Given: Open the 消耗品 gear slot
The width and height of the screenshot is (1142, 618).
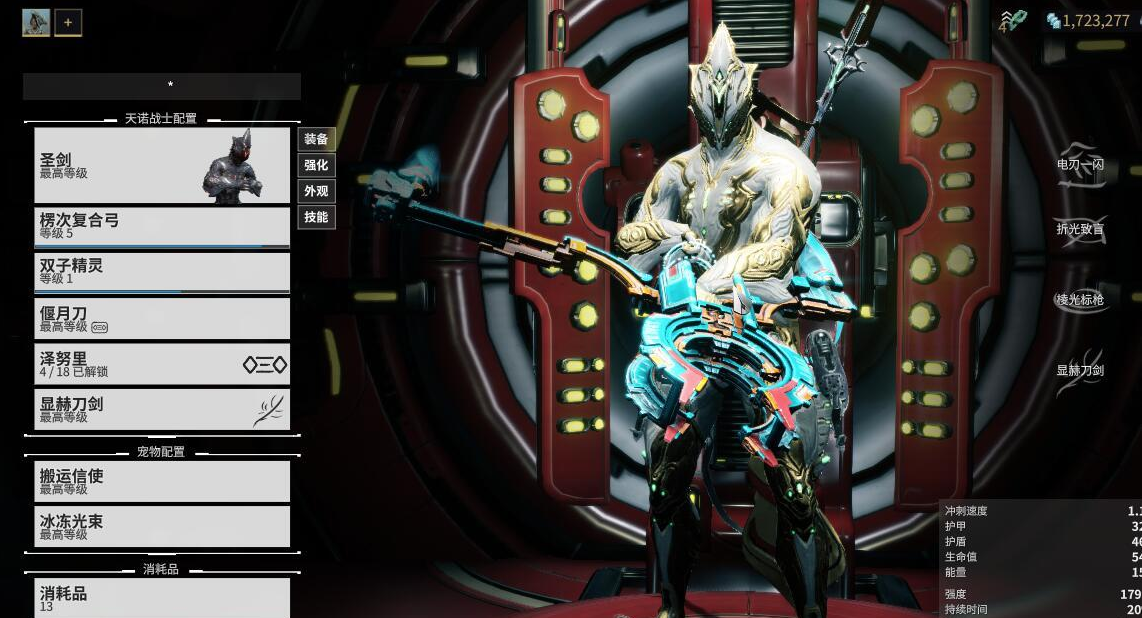Looking at the screenshot, I should pyautogui.click(x=161, y=598).
